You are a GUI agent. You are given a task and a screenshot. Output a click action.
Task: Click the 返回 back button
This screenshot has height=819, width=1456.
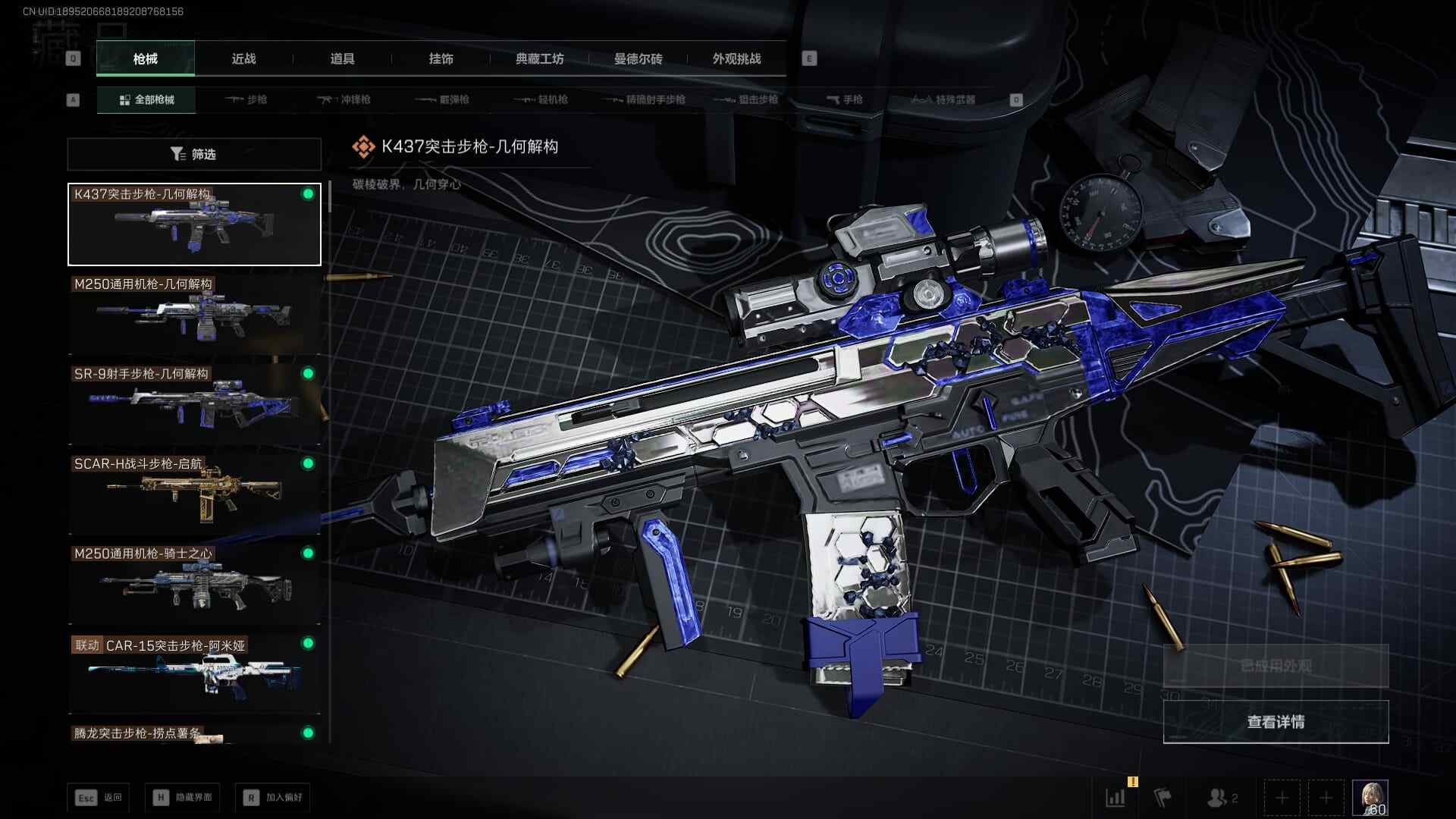(x=99, y=798)
